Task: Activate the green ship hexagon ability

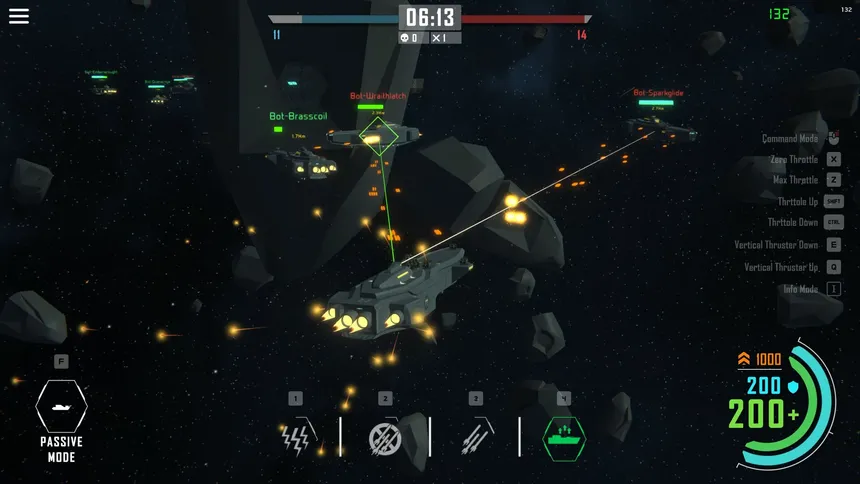Action: pos(564,437)
